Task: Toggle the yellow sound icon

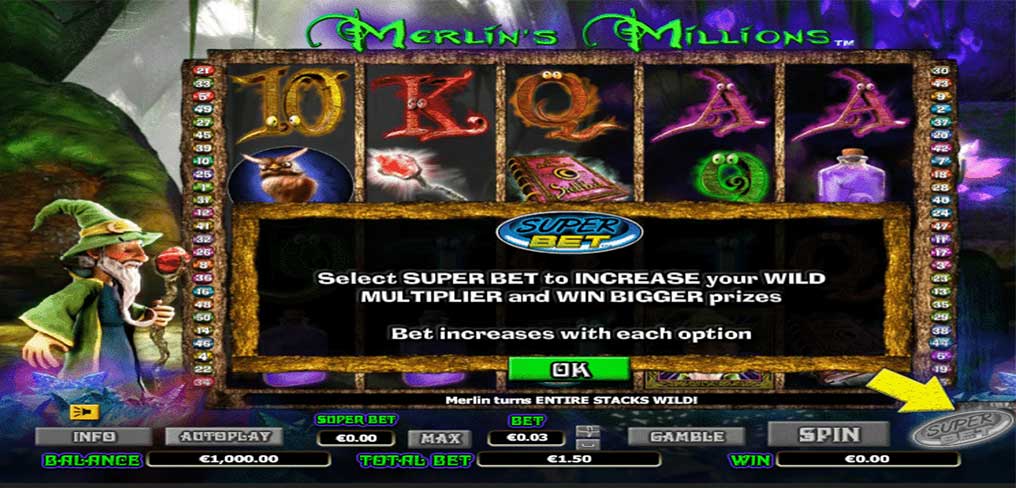Action: [80, 410]
